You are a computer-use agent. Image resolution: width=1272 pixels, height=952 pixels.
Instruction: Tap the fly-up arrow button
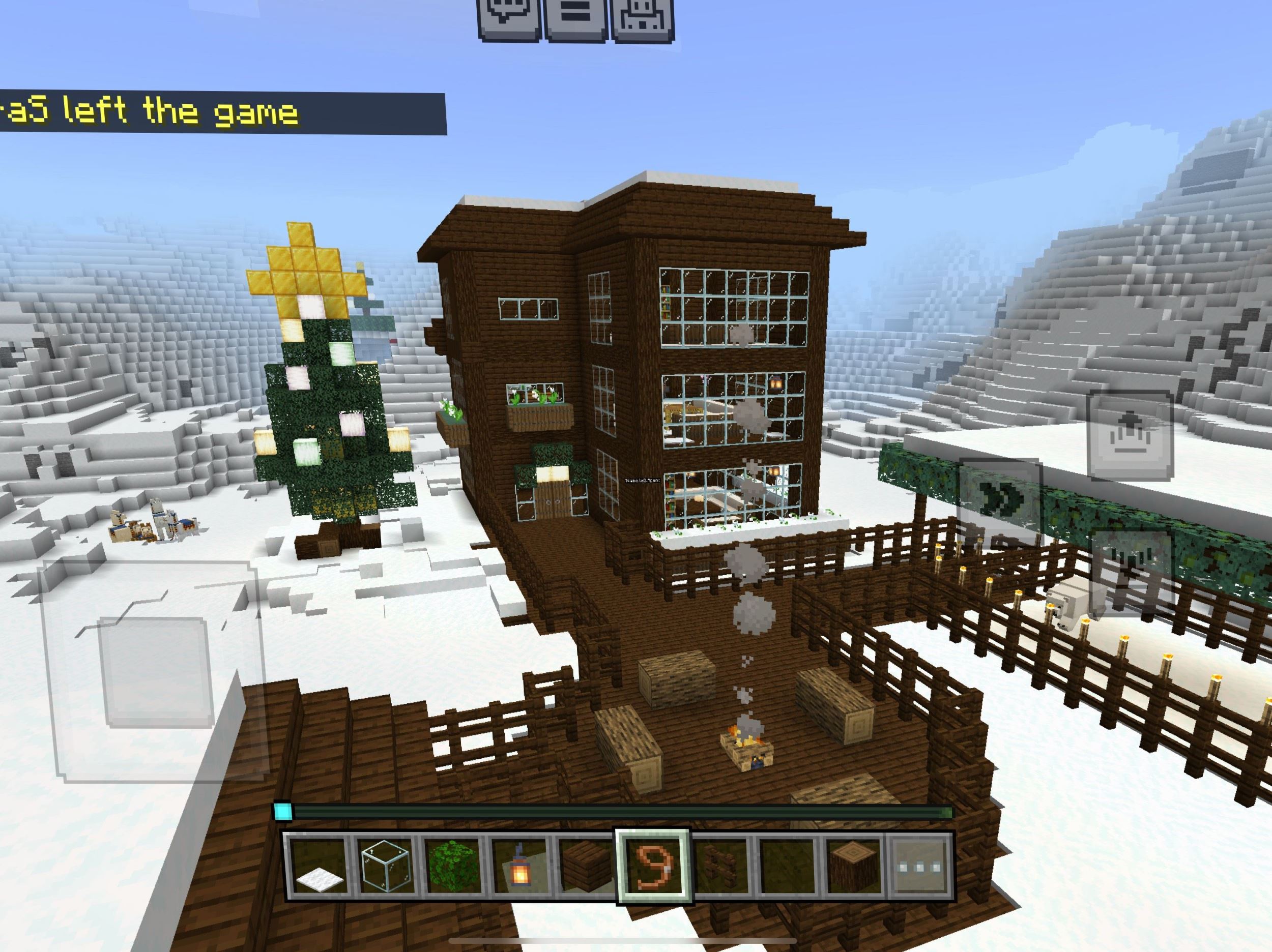pos(1131,435)
